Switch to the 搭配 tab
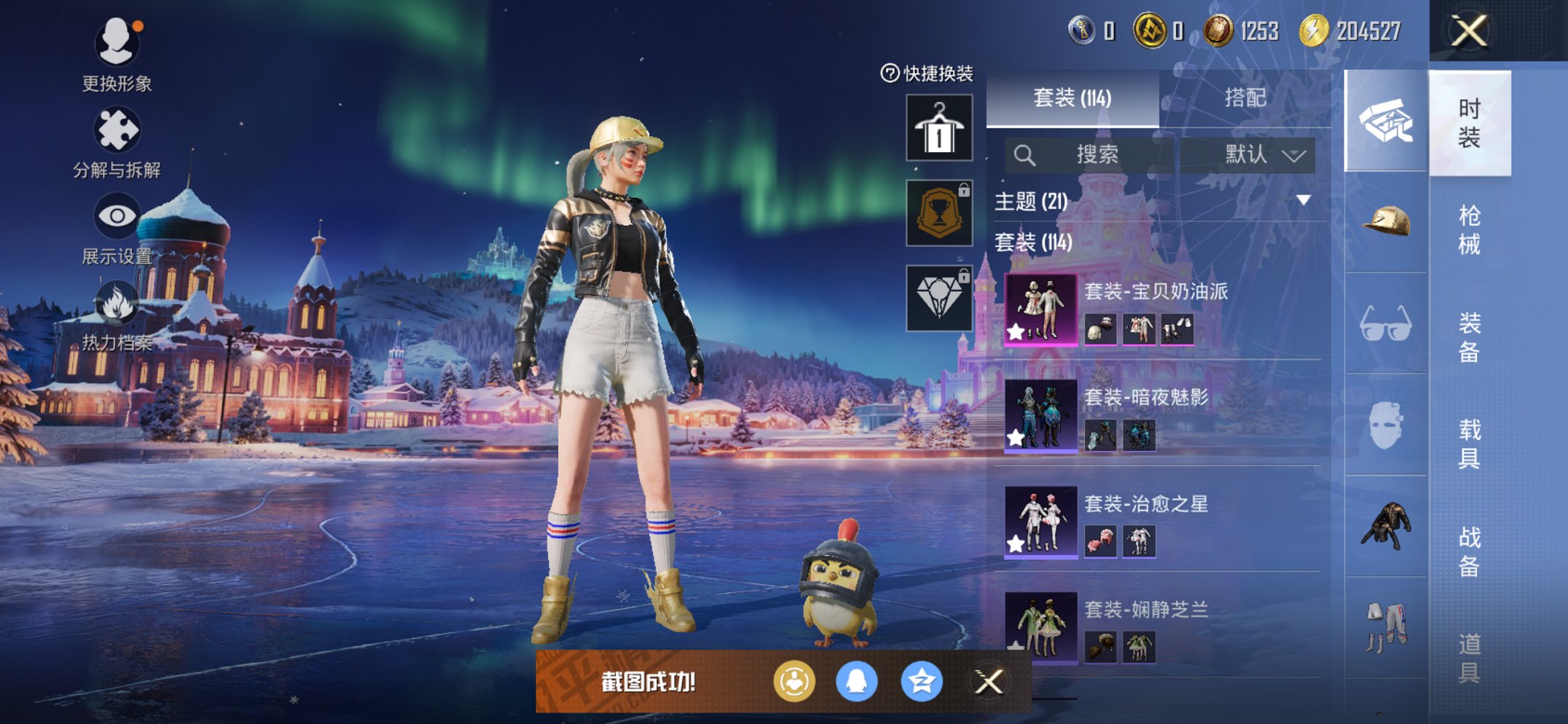Viewport: 1568px width, 724px height. pyautogui.click(x=1244, y=98)
